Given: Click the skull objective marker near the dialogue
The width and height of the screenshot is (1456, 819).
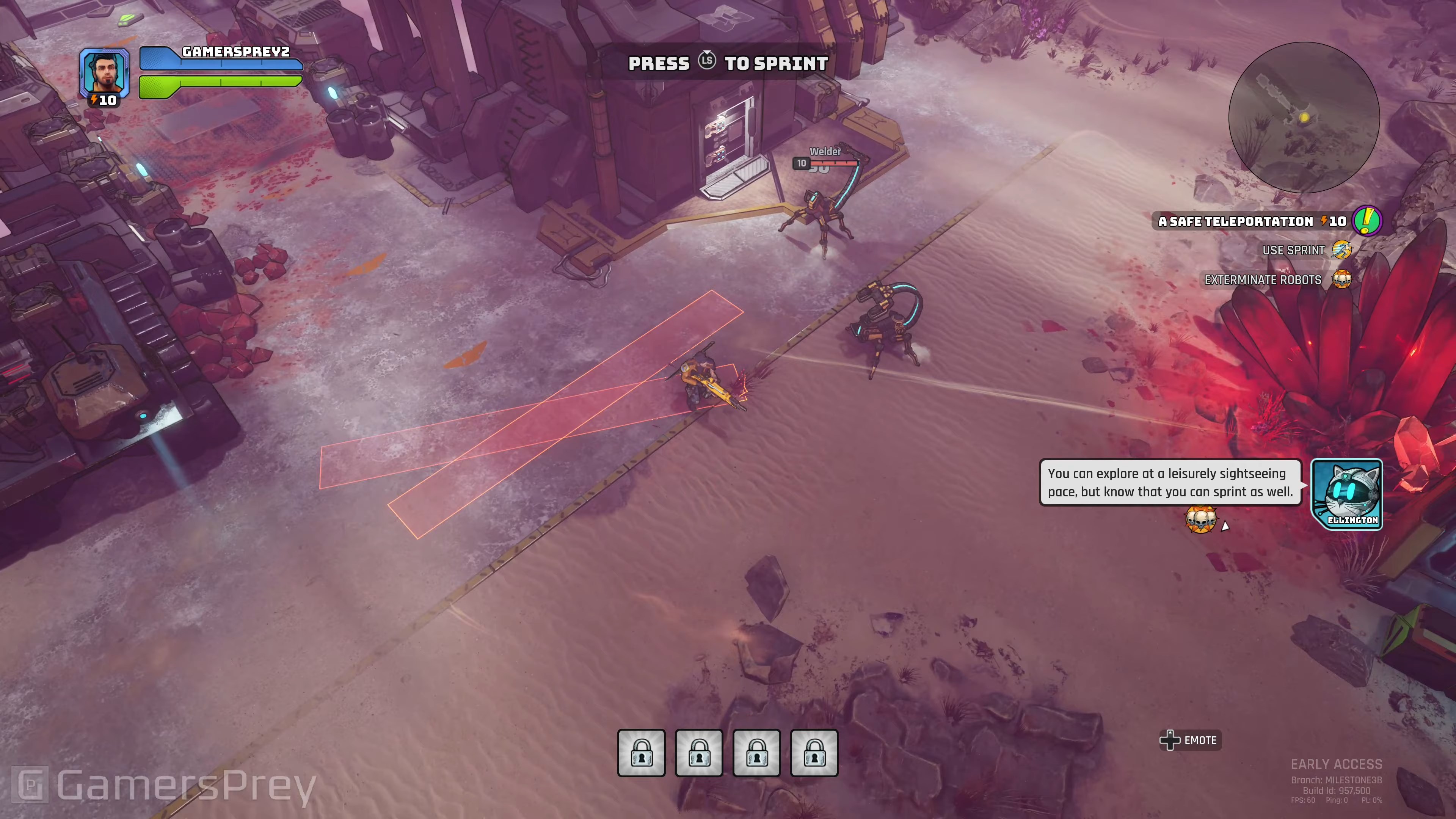Looking at the screenshot, I should pyautogui.click(x=1200, y=519).
